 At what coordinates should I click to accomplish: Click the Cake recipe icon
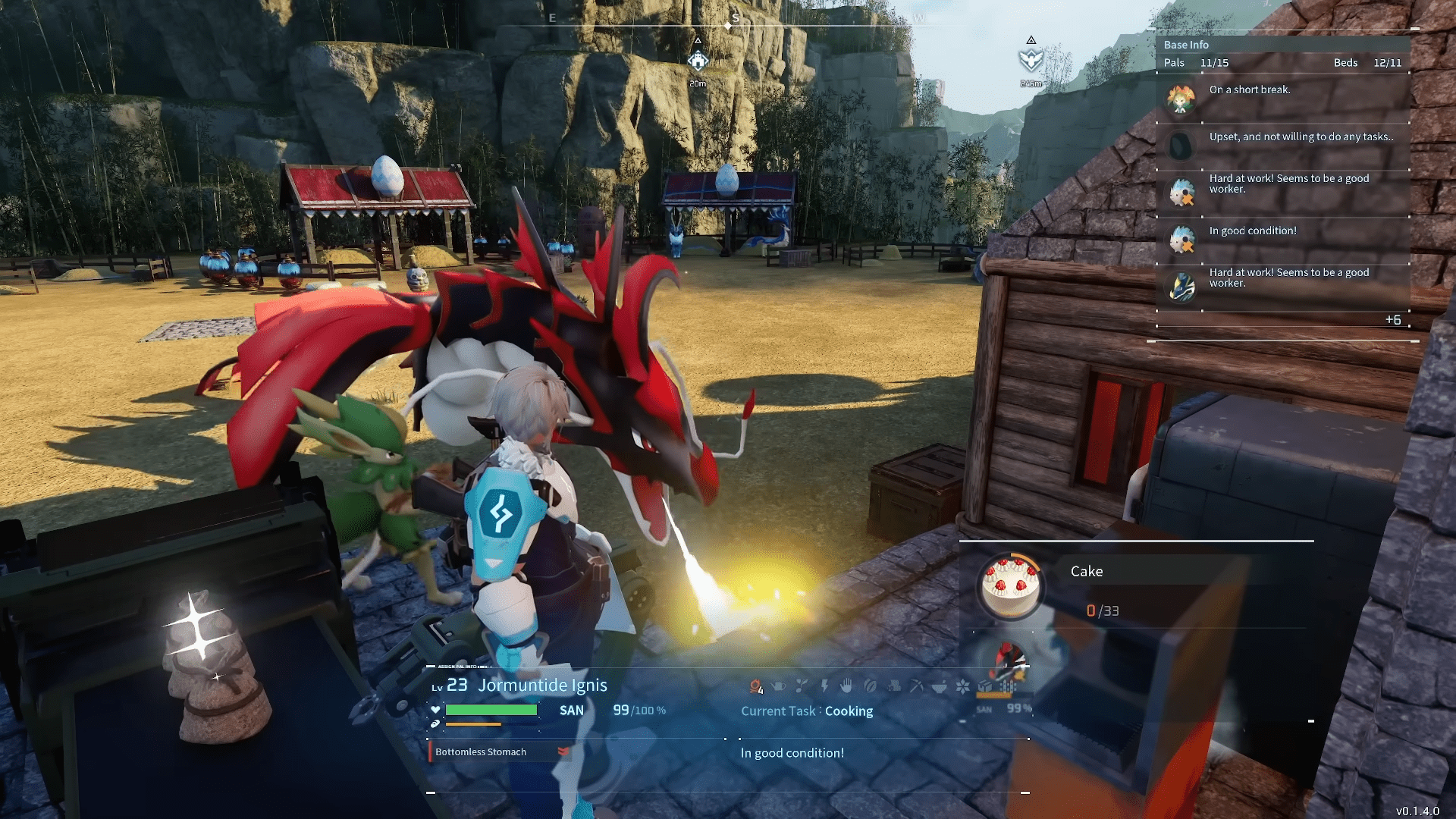tap(1009, 586)
